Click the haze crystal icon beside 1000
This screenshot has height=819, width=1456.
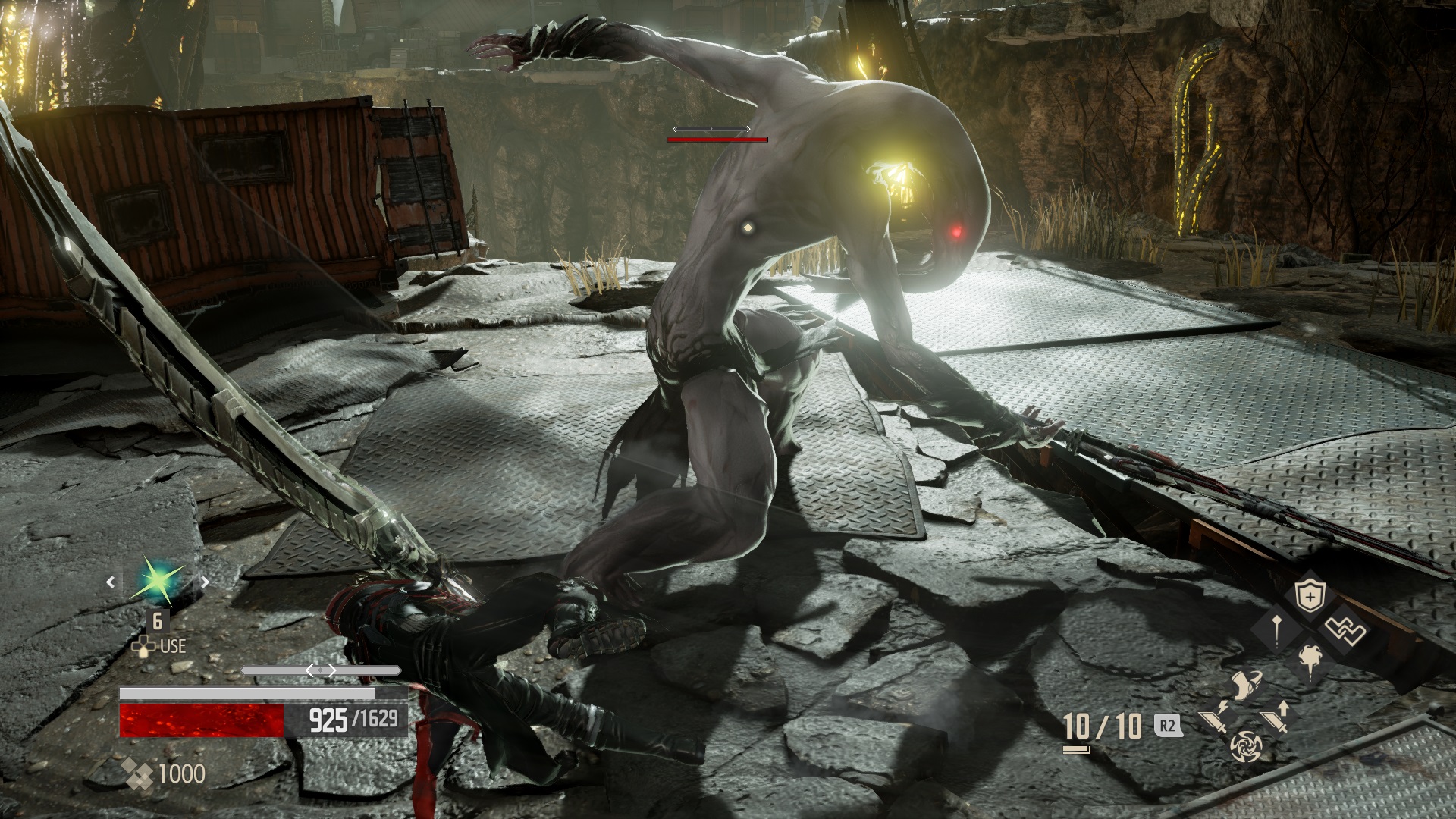(139, 773)
